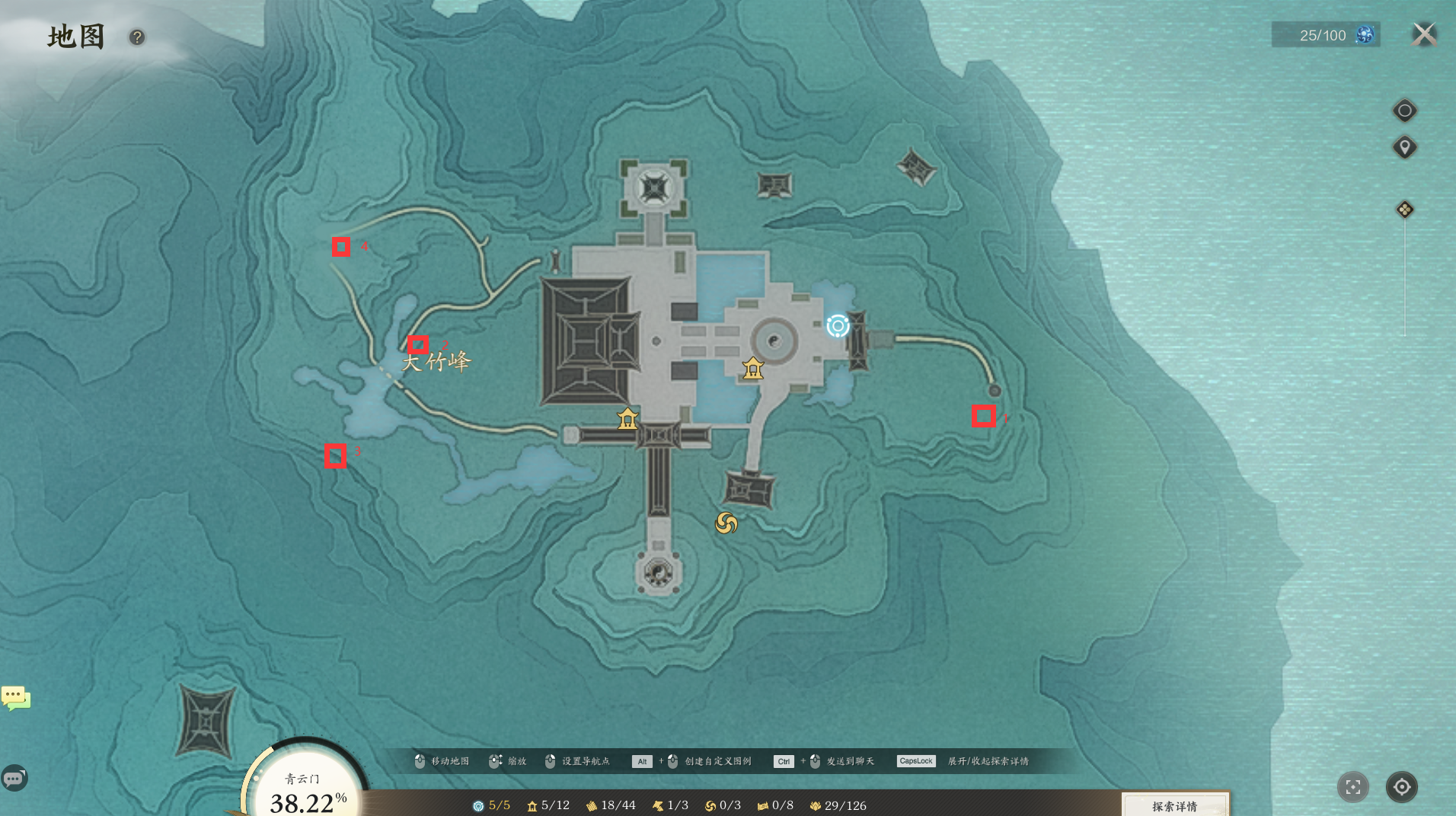
Task: Toggle the square-bracket fullscreen map button
Action: click(1353, 787)
